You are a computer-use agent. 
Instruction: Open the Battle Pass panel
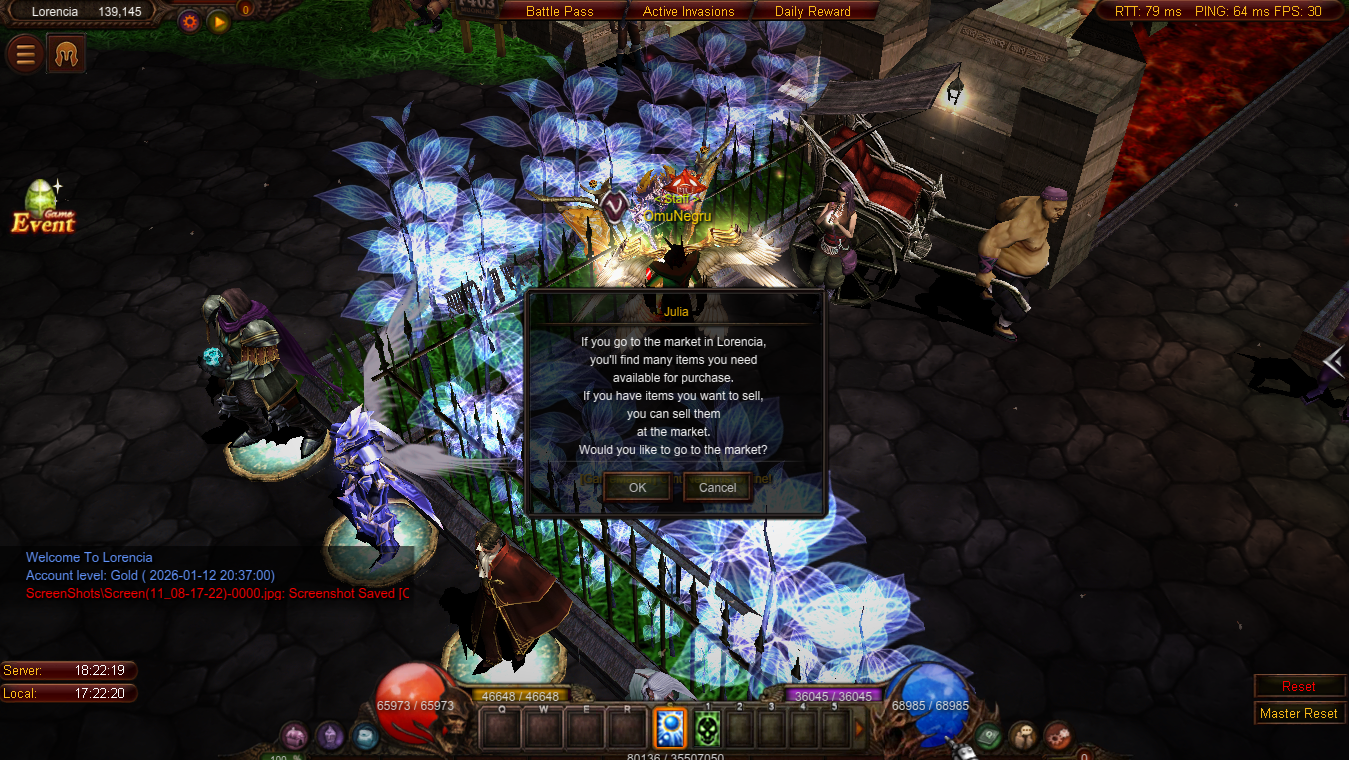560,11
